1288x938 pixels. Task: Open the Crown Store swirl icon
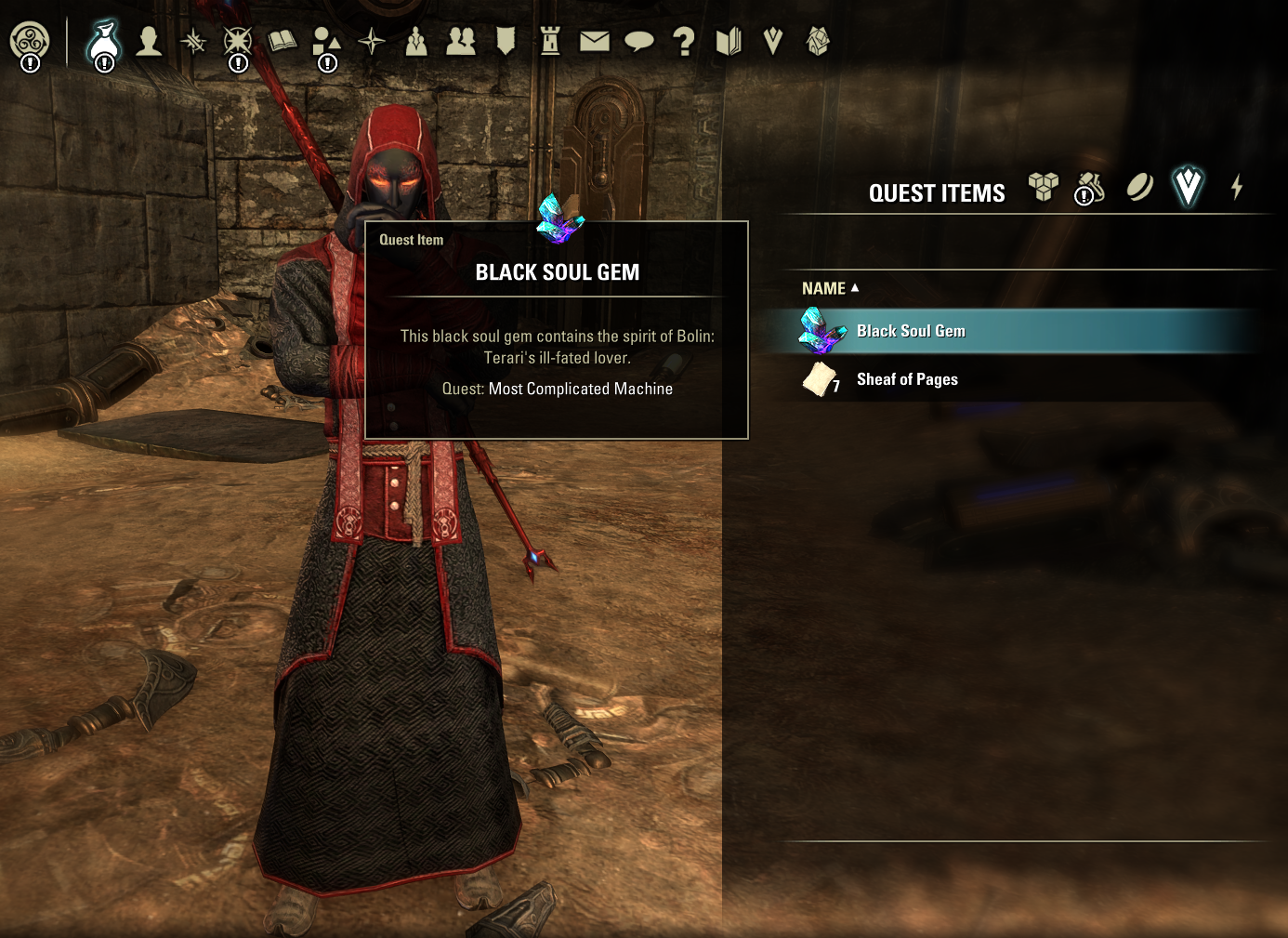30,42
